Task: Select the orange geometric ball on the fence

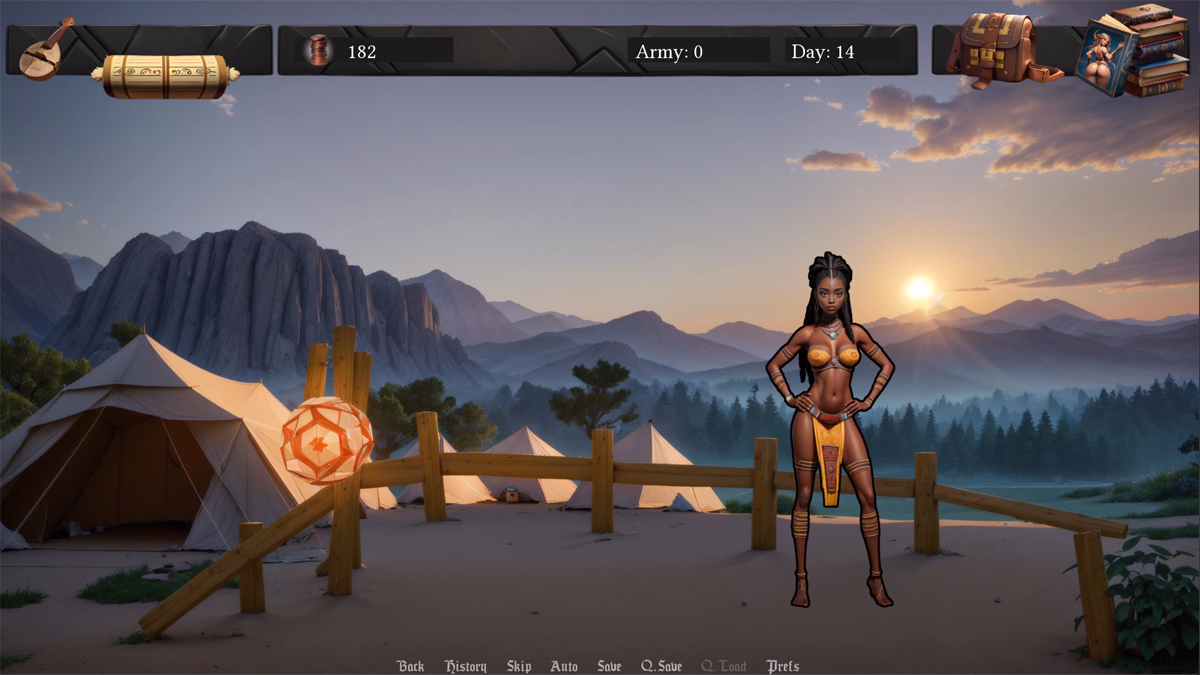Action: [326, 440]
